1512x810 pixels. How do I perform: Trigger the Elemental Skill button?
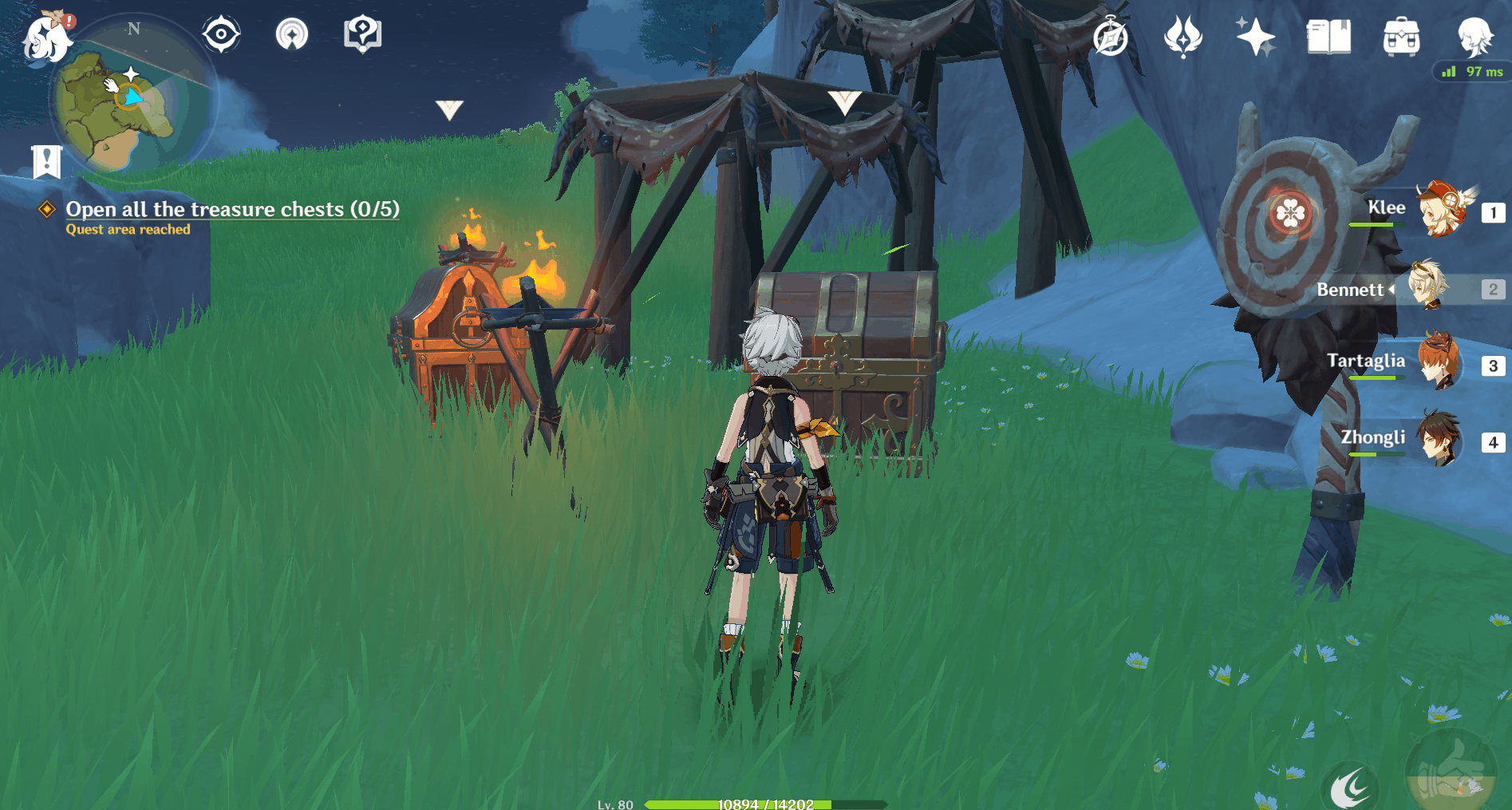[x=1451, y=774]
